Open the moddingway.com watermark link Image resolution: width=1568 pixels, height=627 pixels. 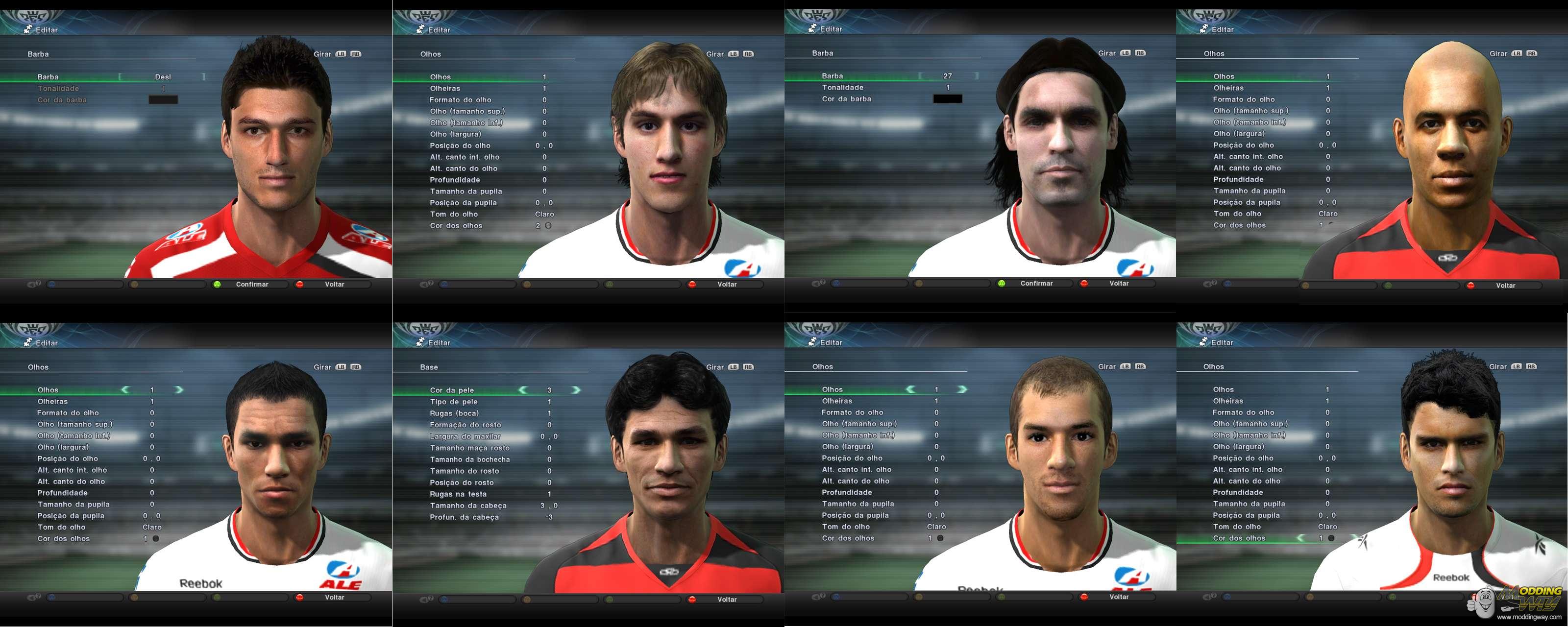[x=1528, y=617]
